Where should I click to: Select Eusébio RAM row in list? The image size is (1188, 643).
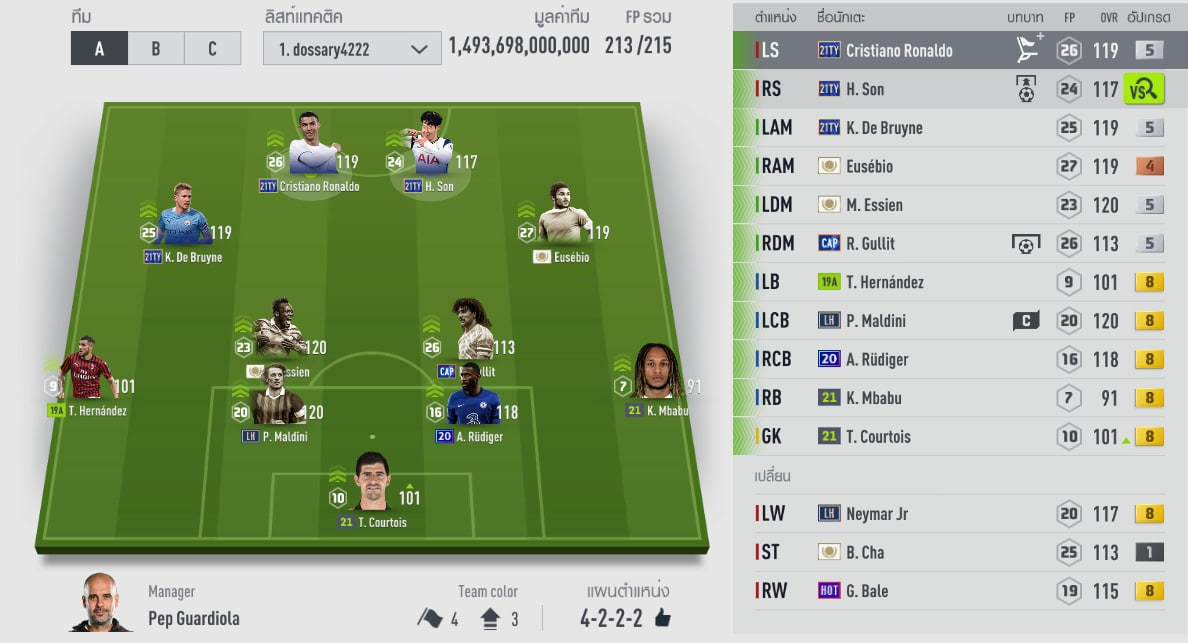coord(898,166)
